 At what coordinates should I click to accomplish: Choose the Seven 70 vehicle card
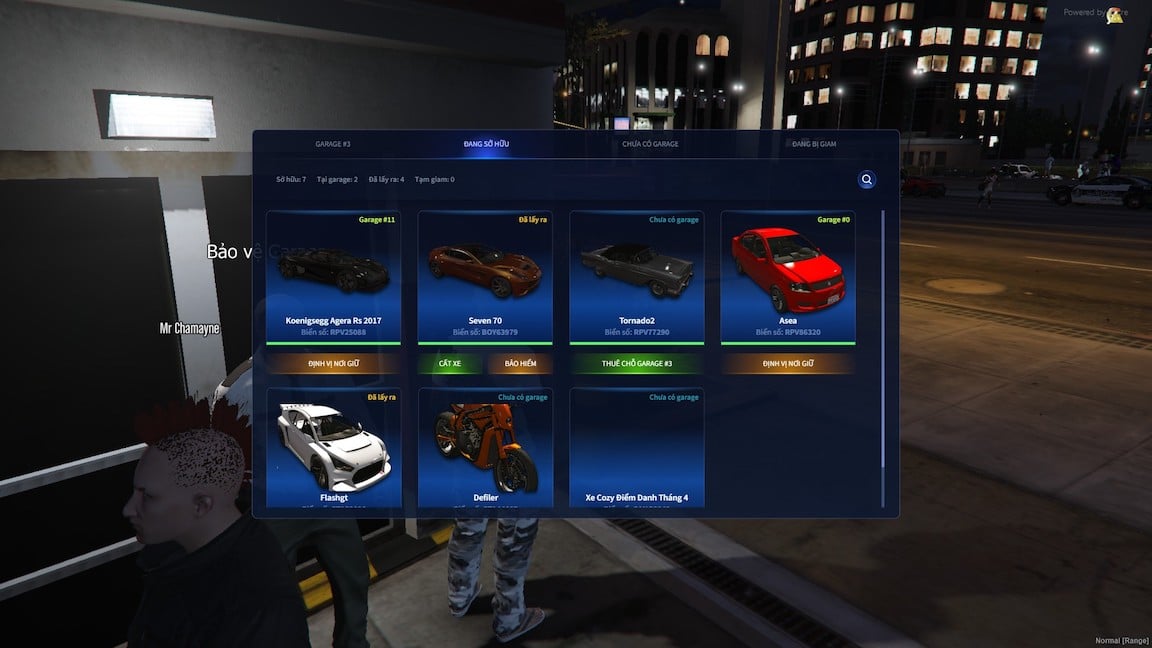pyautogui.click(x=485, y=276)
